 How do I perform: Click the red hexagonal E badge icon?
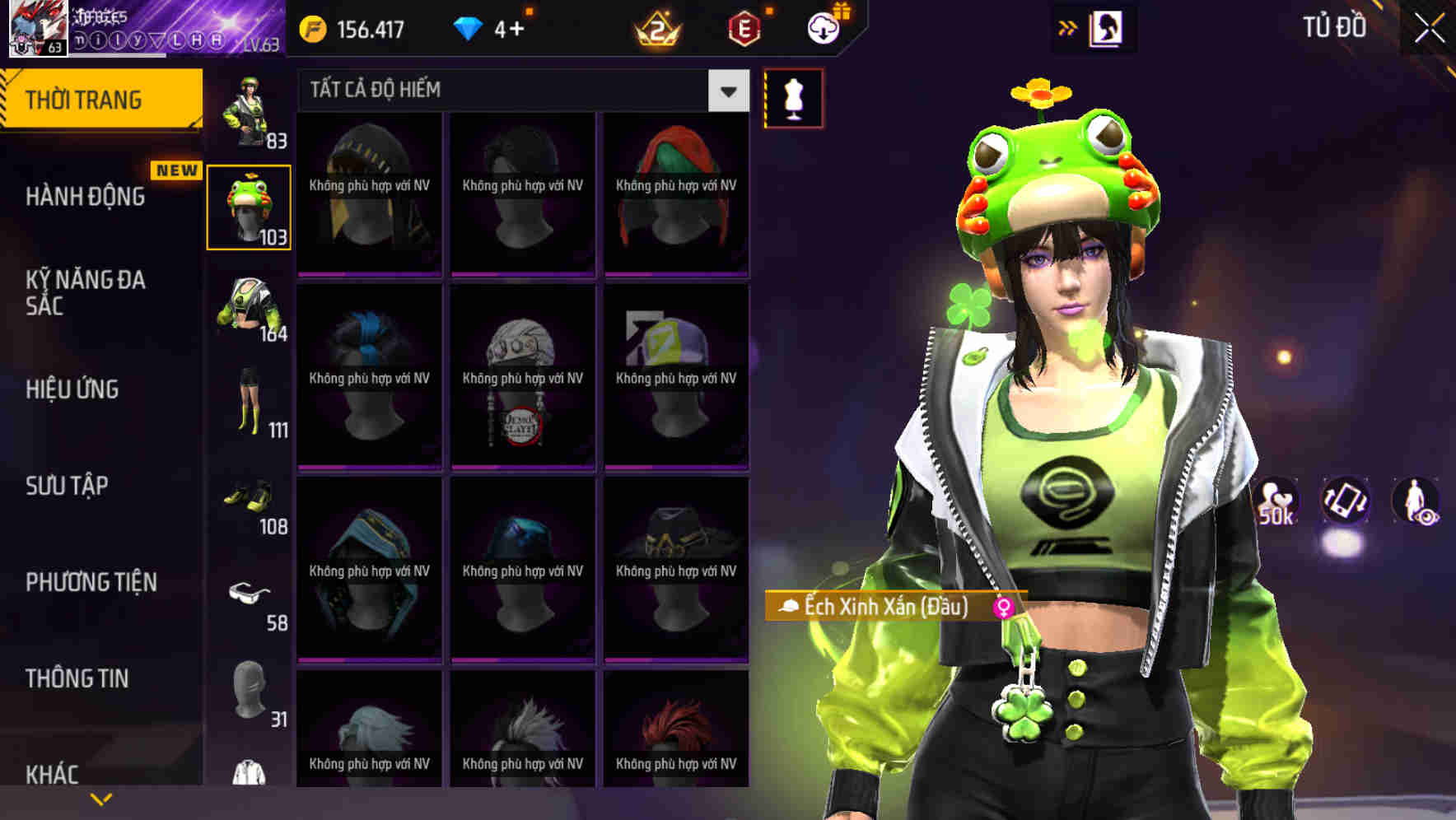click(x=742, y=28)
